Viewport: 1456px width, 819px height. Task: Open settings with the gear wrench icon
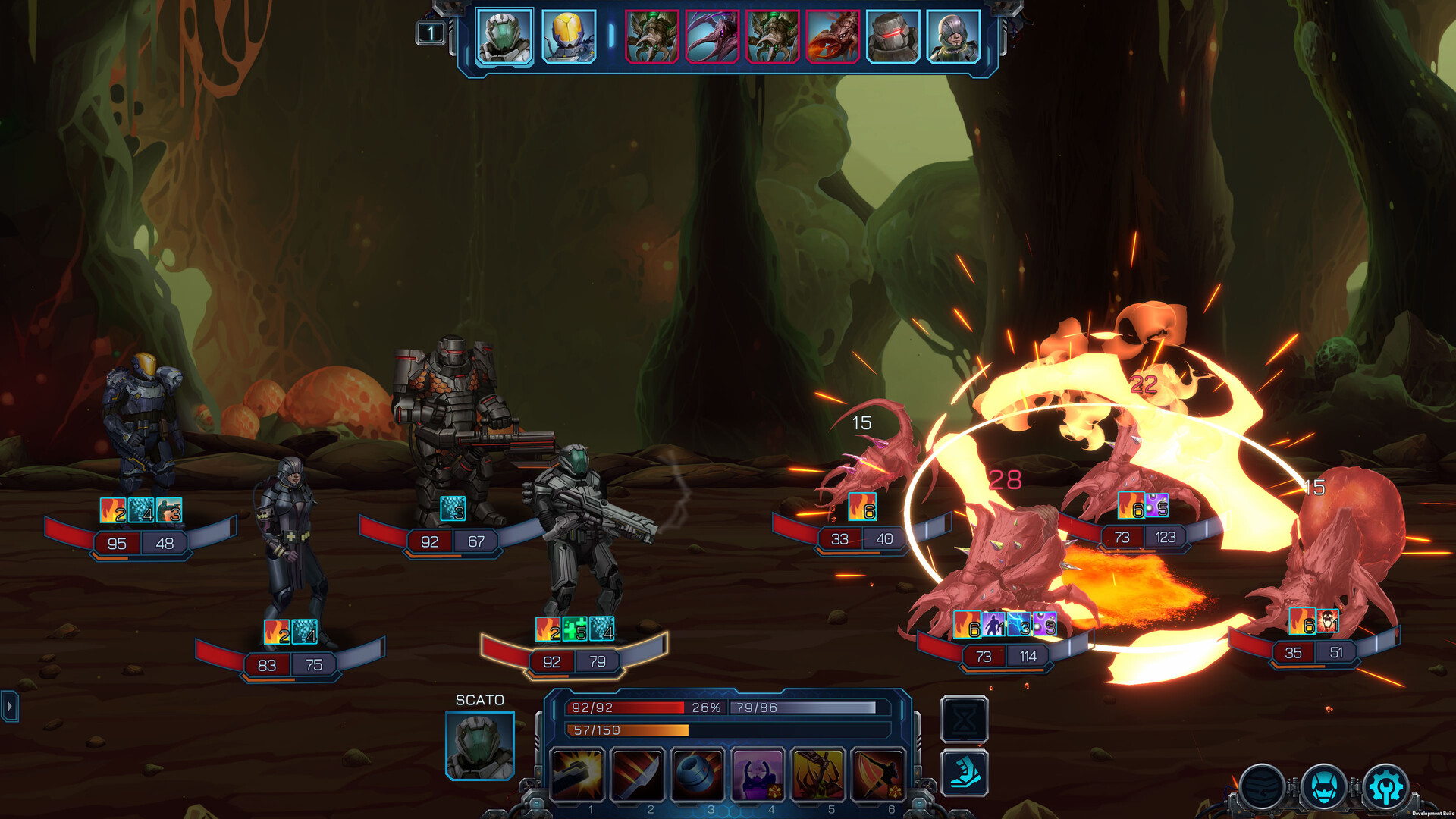(1386, 788)
